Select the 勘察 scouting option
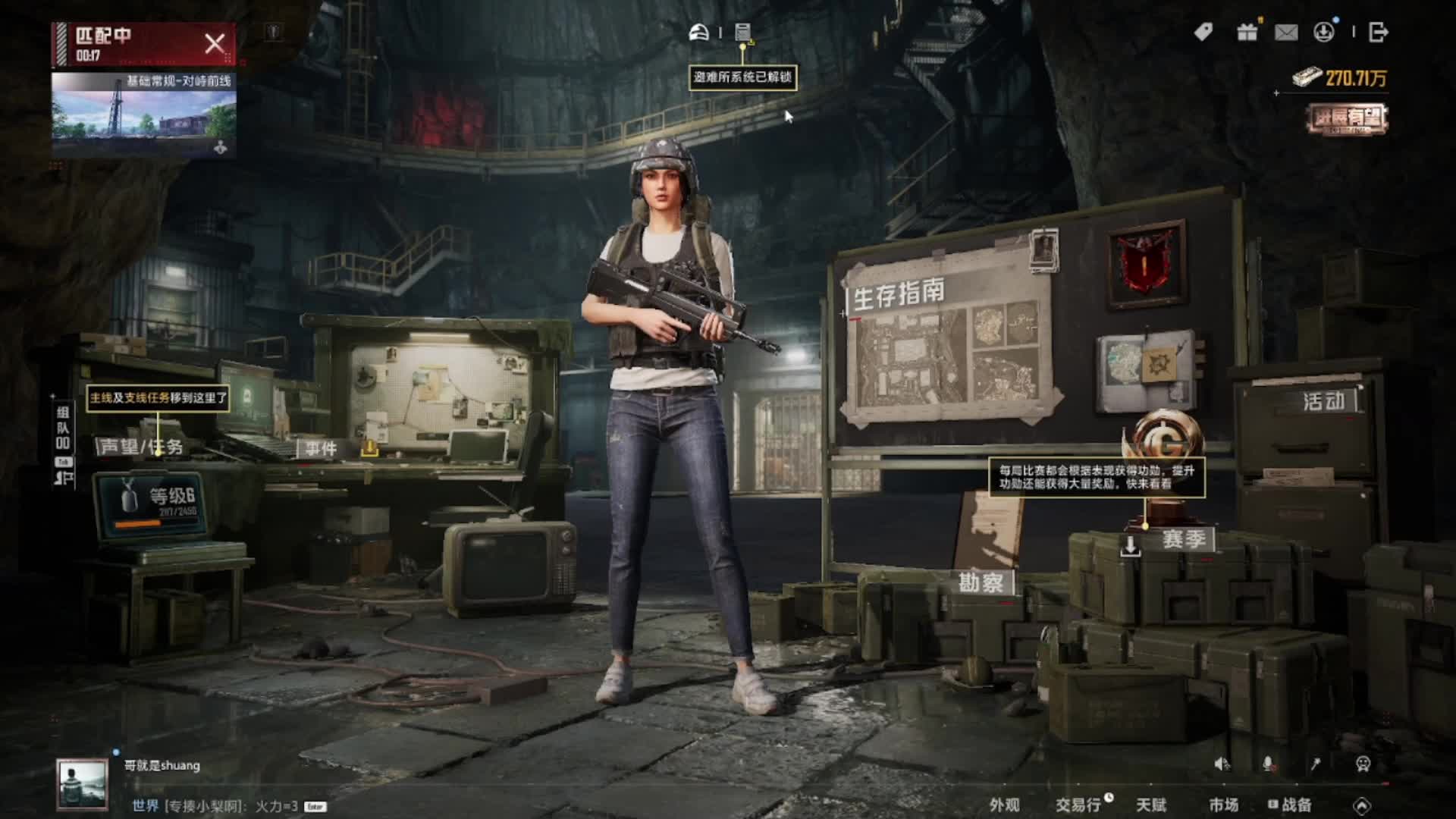This screenshot has height=819, width=1456. [x=981, y=582]
